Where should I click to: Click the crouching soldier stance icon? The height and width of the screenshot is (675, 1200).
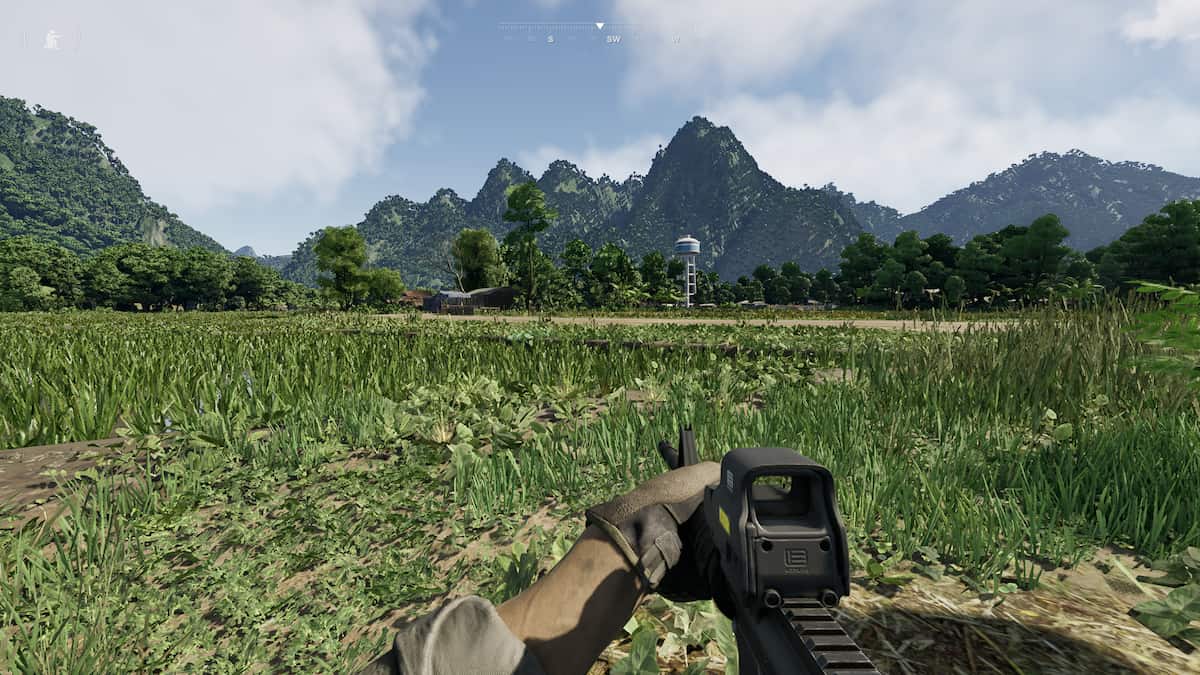coord(51,39)
